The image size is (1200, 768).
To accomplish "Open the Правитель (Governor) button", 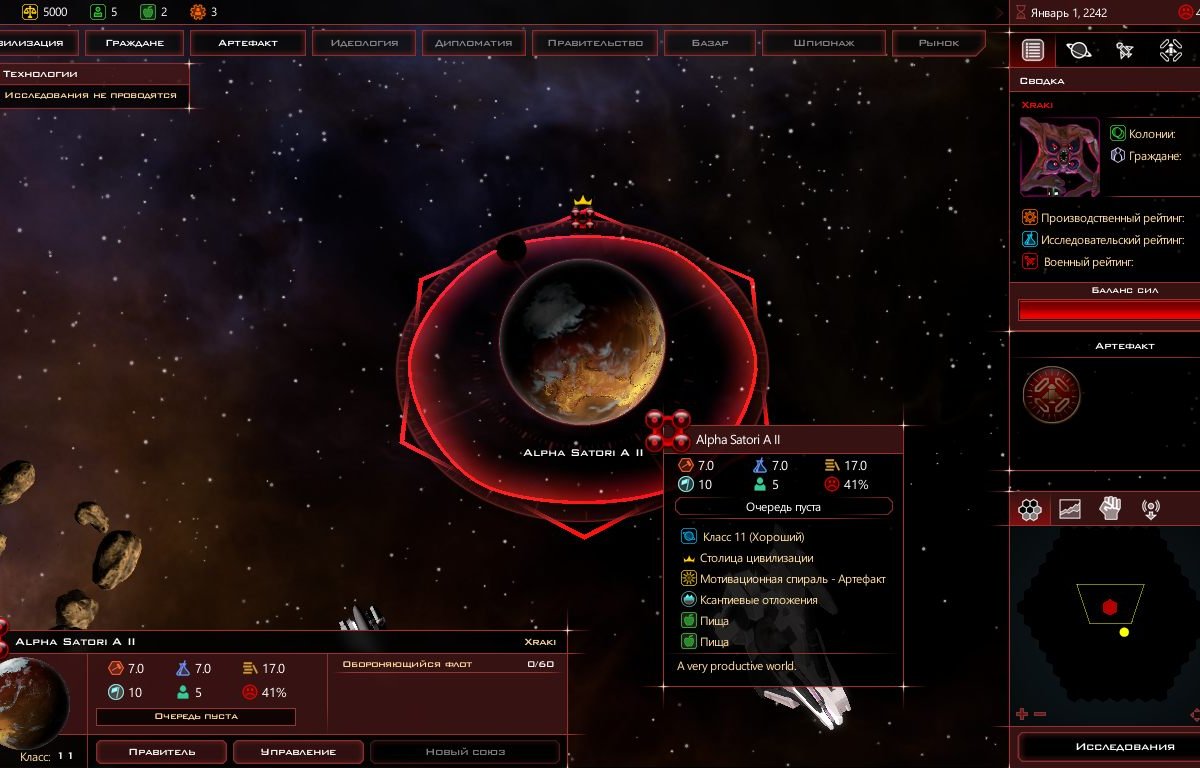I will [161, 752].
